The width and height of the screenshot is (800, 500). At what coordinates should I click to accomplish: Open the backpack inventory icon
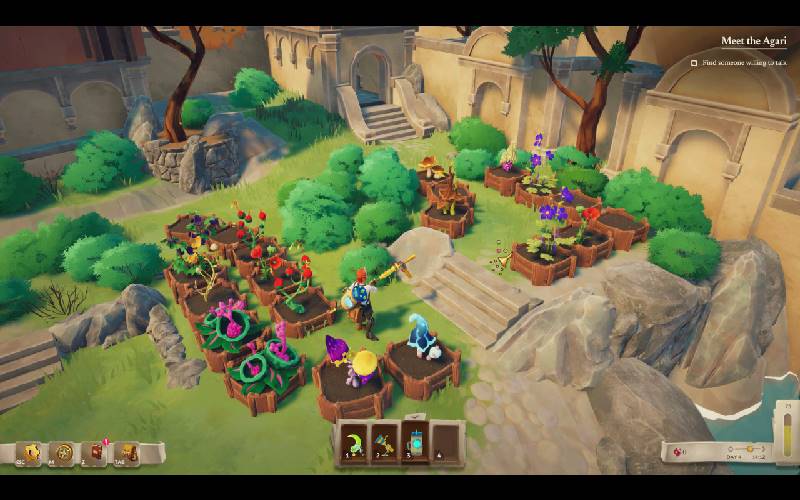click(126, 454)
